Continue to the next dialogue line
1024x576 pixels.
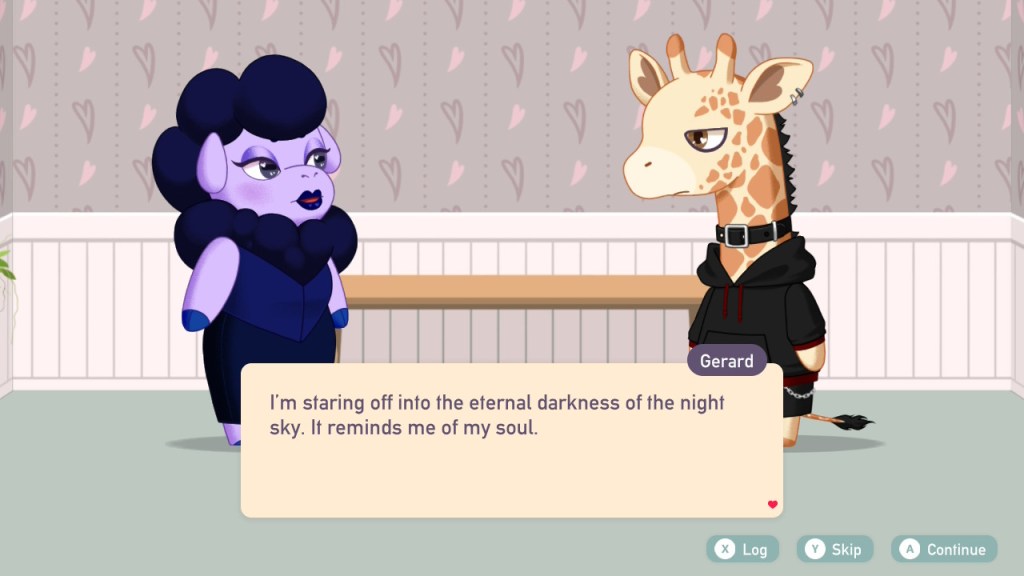pyautogui.click(x=944, y=549)
